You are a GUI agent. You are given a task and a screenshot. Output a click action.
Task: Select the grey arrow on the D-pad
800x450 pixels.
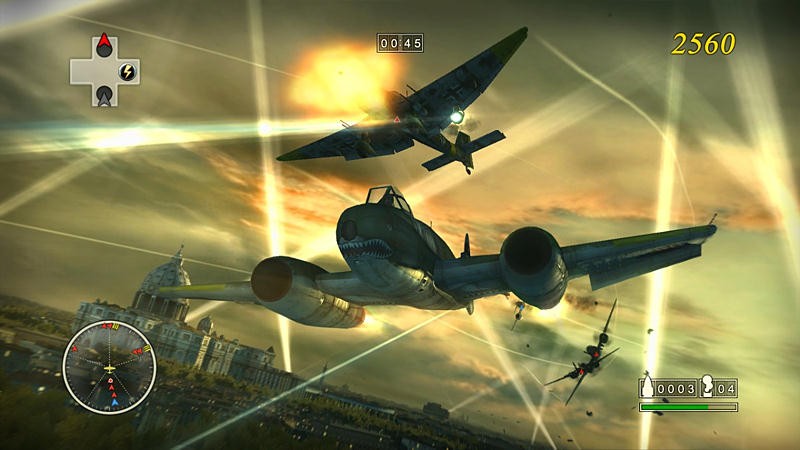104,95
